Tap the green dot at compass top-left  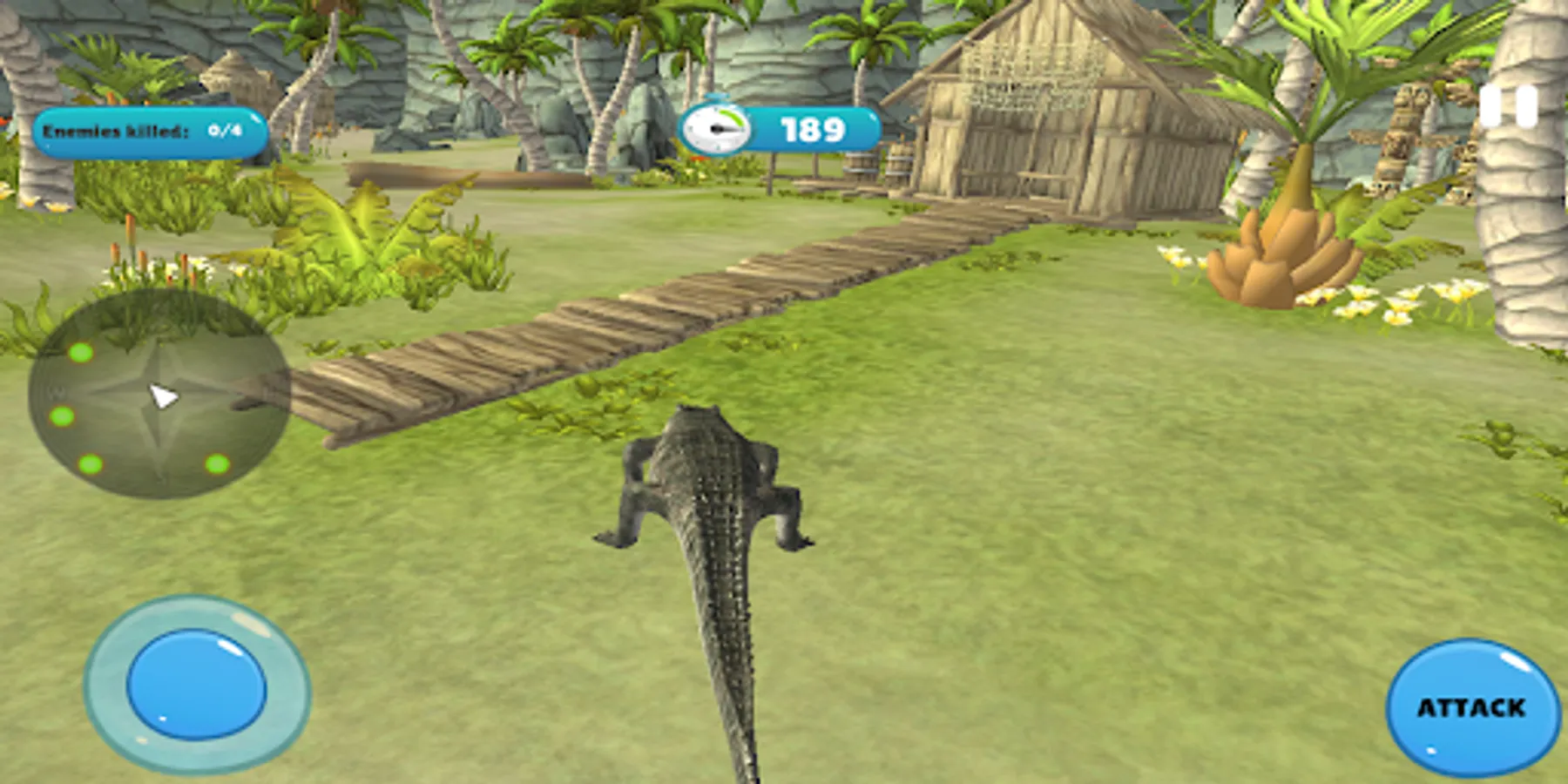[80, 353]
